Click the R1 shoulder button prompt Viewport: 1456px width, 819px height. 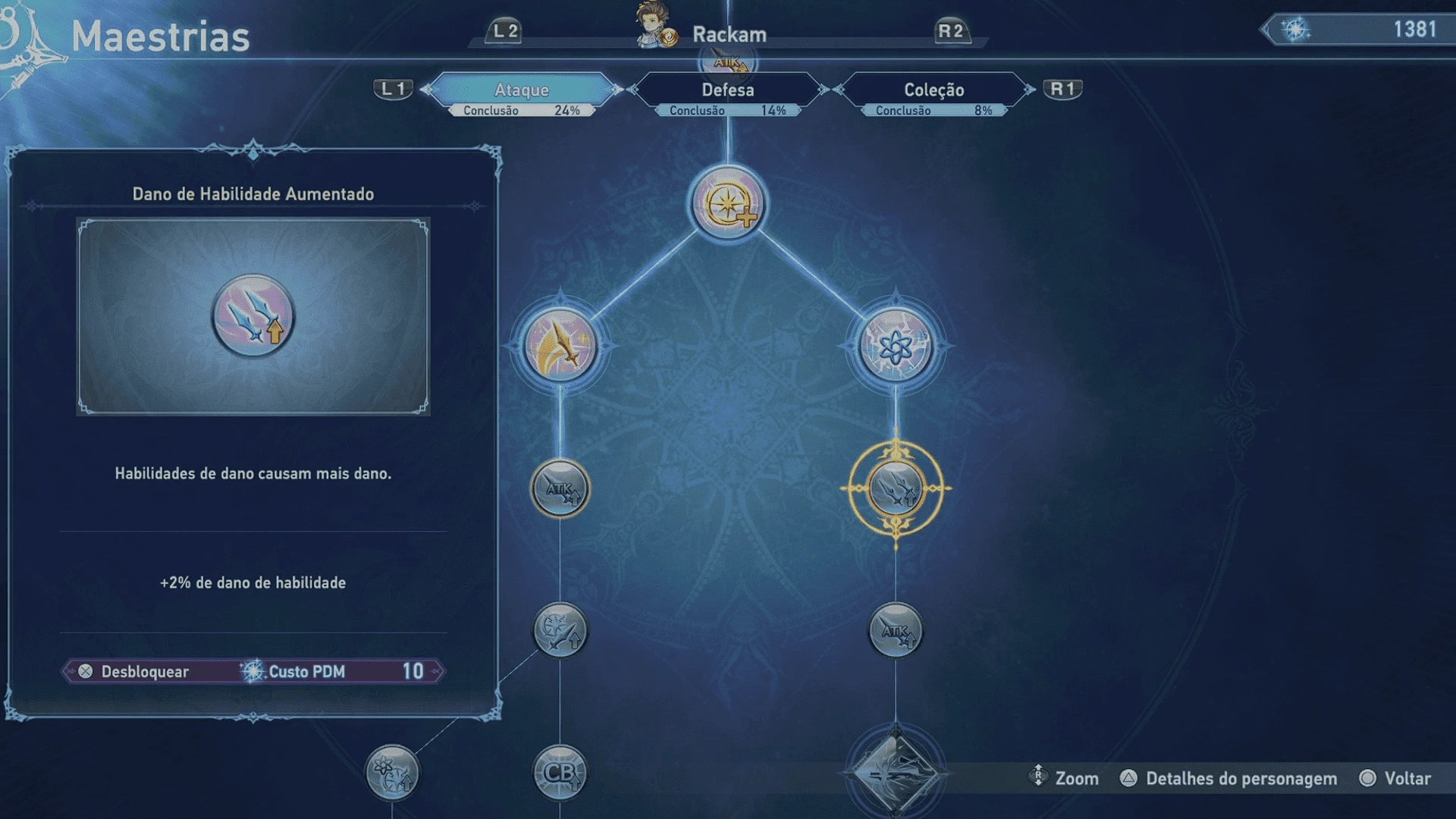(x=1062, y=88)
